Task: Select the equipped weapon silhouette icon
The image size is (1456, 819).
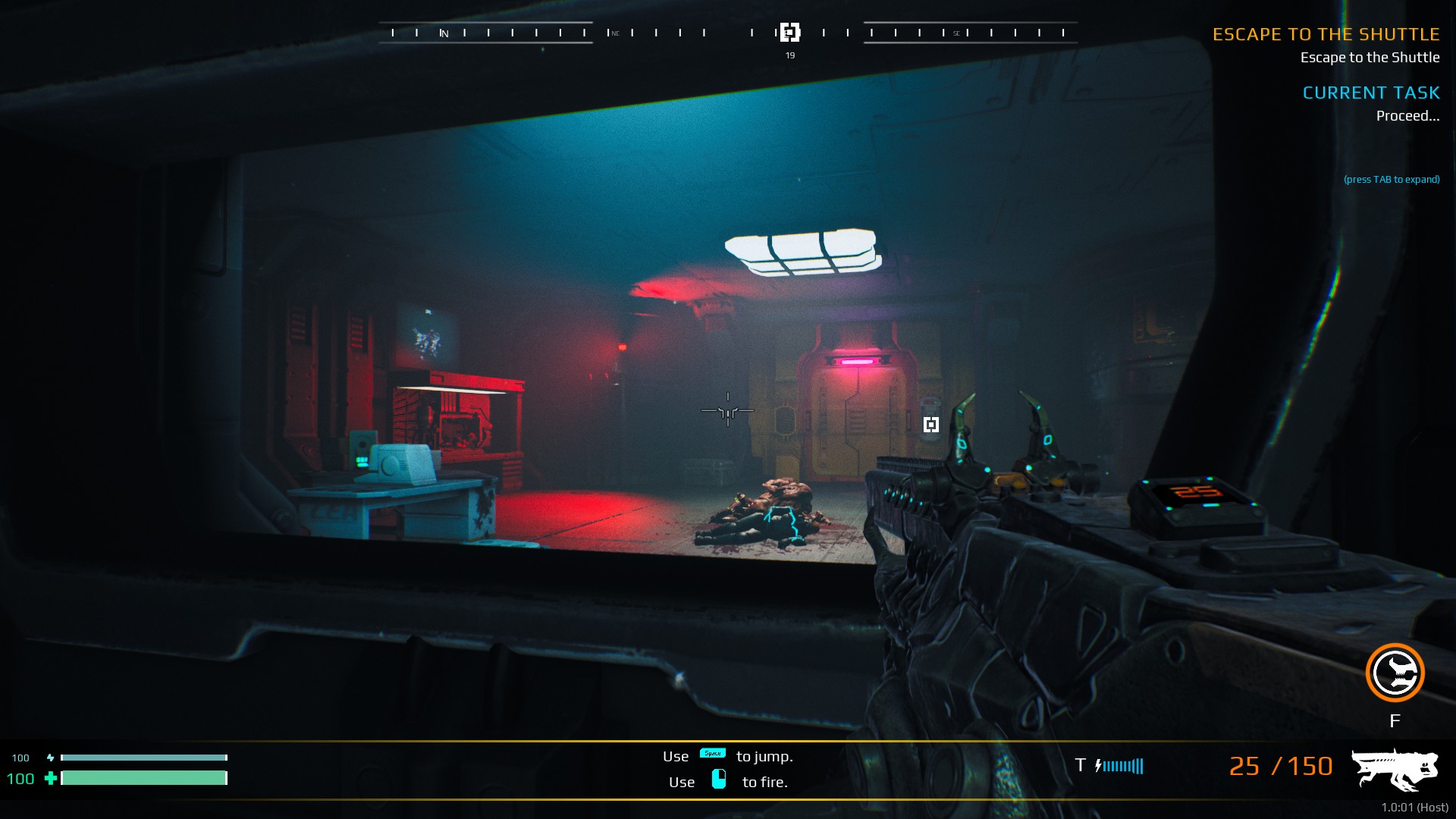Action: [x=1395, y=768]
